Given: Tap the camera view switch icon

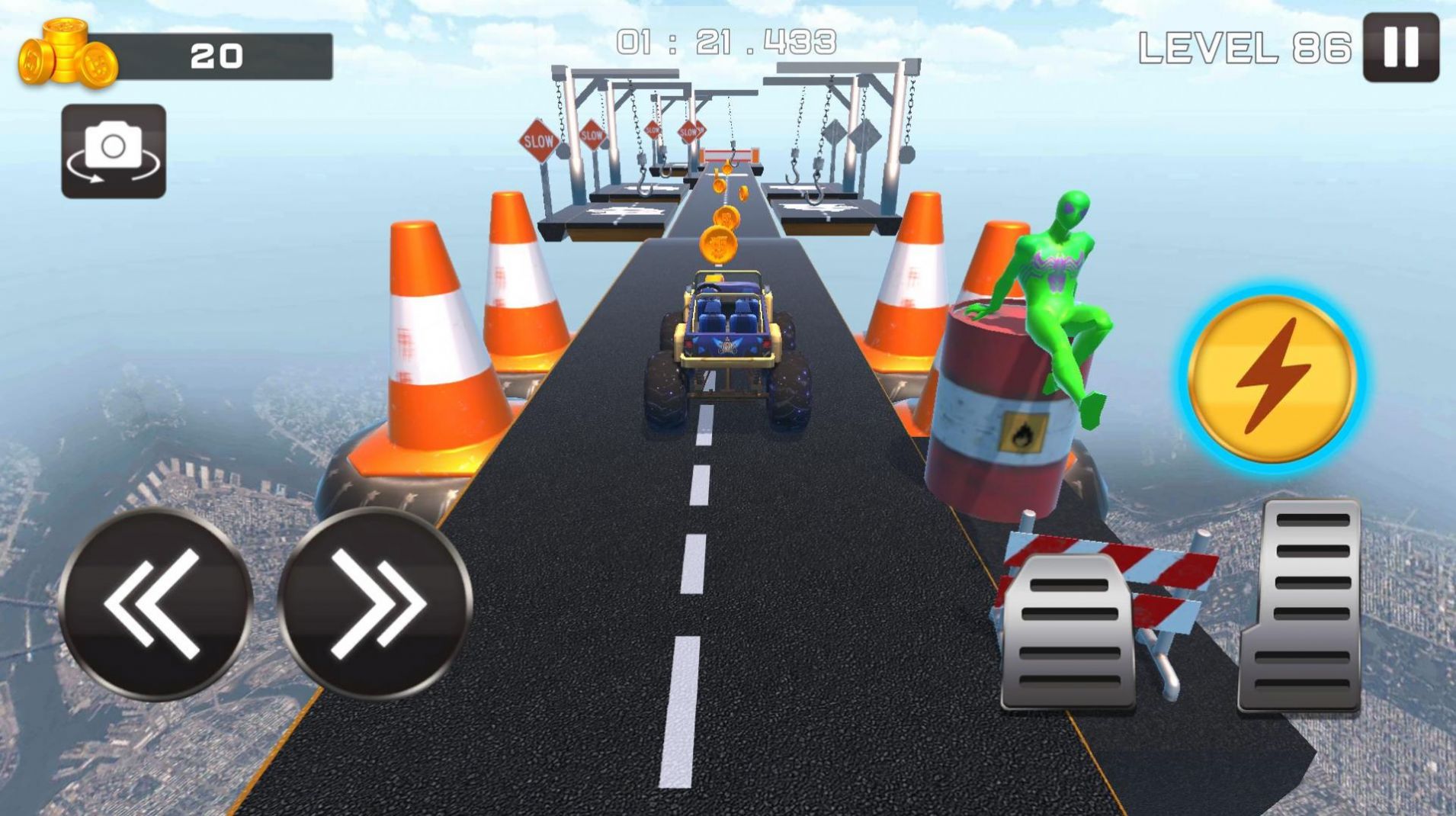Looking at the screenshot, I should tap(113, 150).
